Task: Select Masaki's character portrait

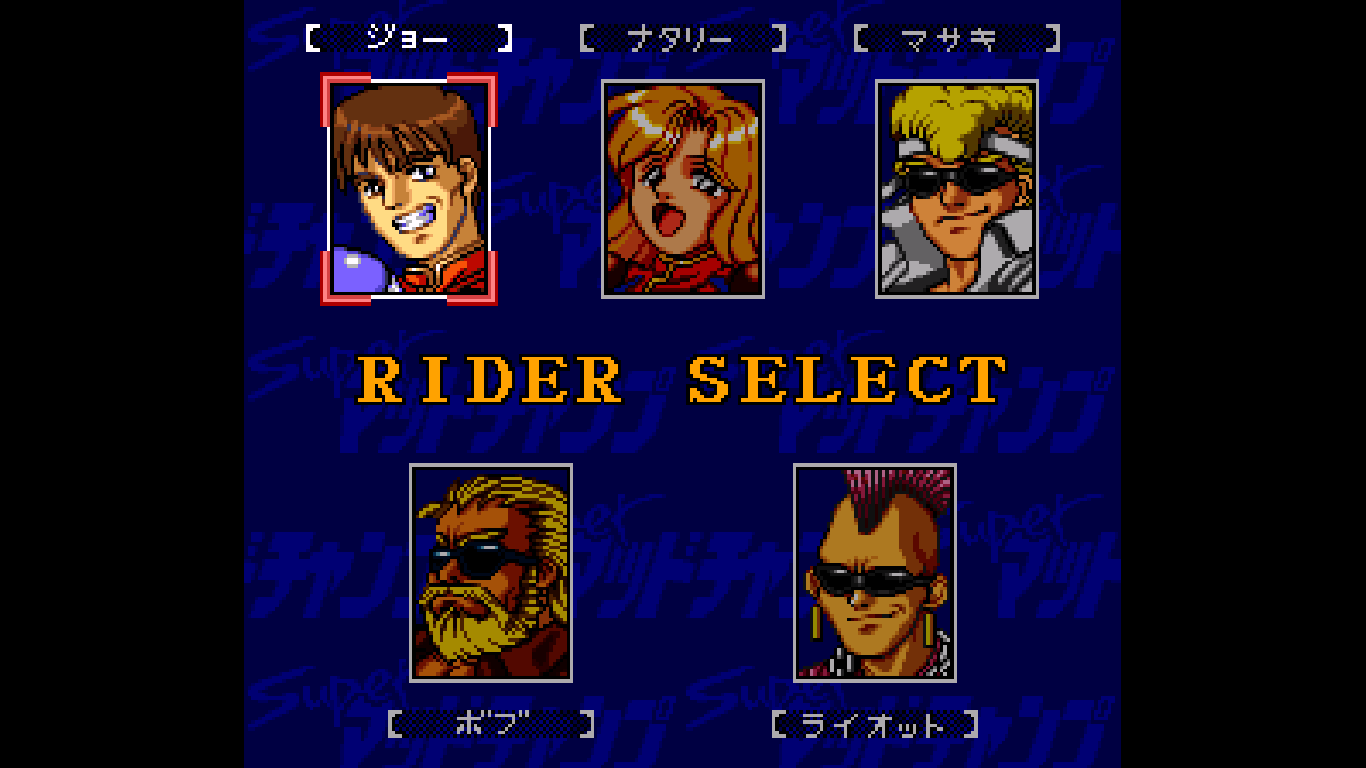Action: pyautogui.click(x=955, y=190)
